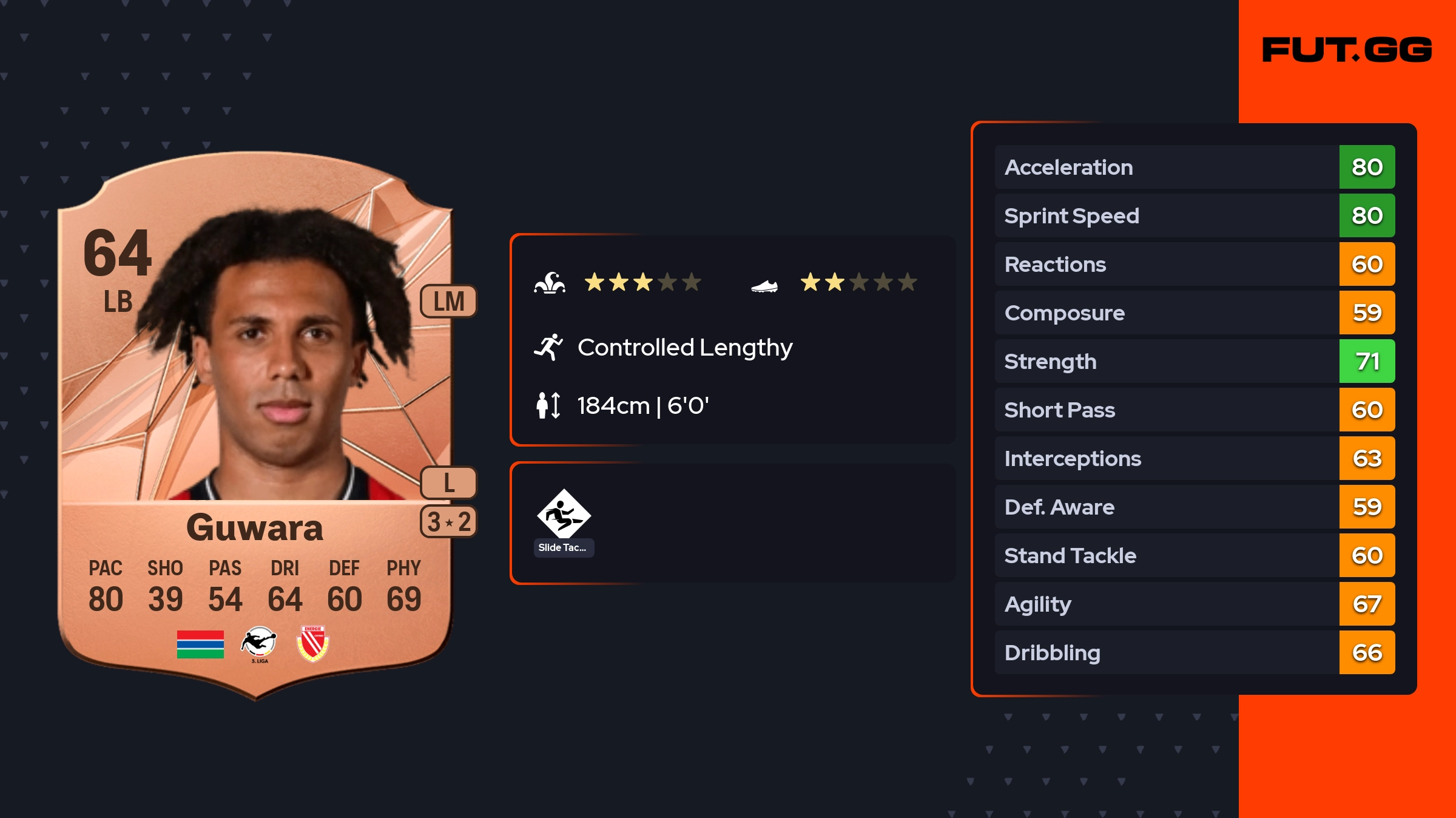Screen dimensions: 1456x818
Task: Click the Dribbling stat row
Action: pos(1194,652)
